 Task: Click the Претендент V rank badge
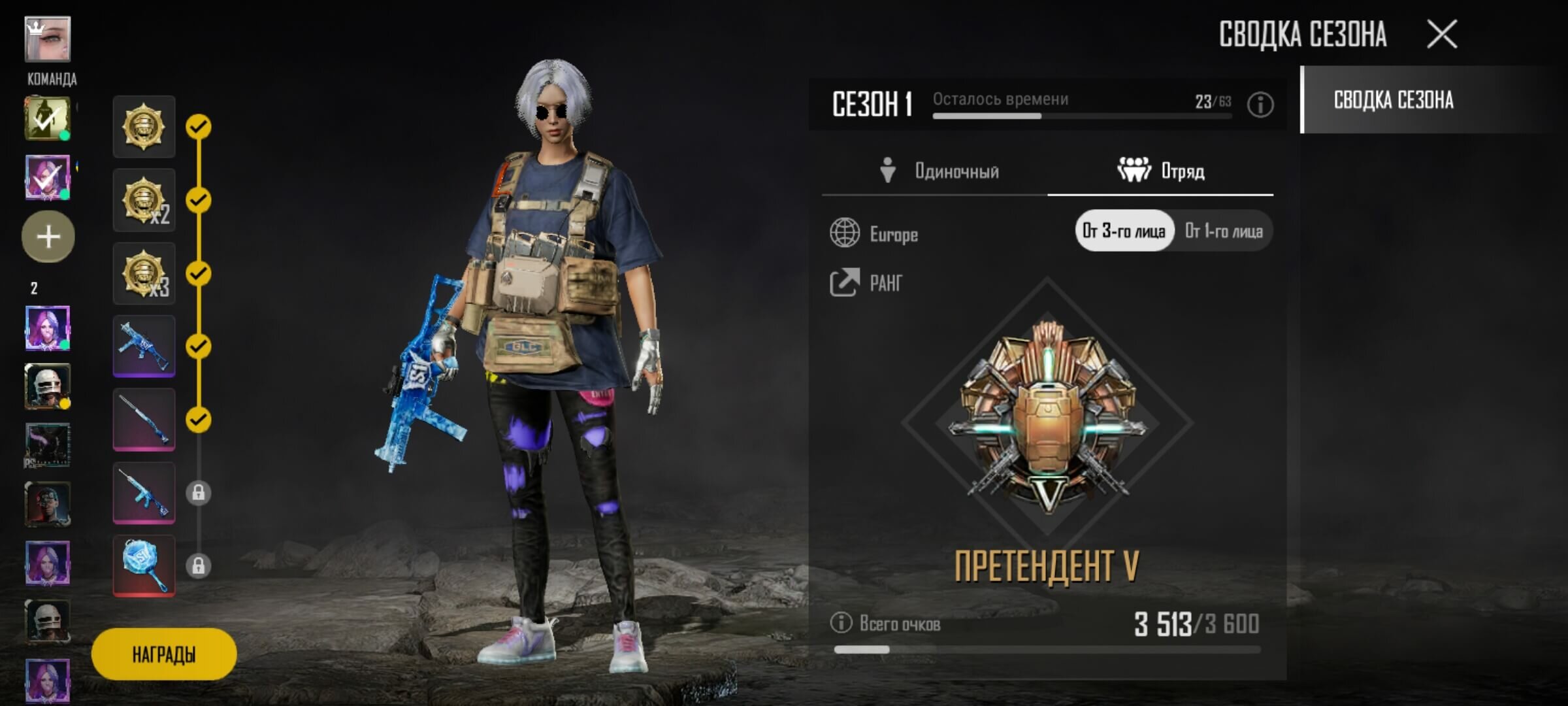1047,418
